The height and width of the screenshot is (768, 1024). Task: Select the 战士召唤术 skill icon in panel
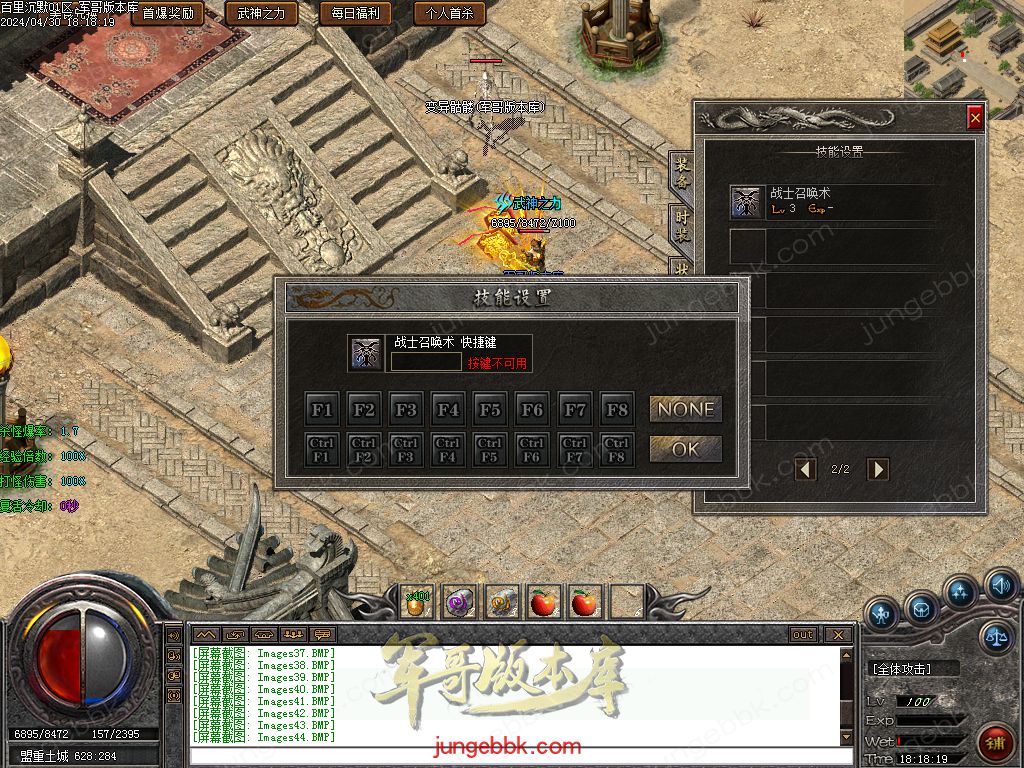(746, 202)
